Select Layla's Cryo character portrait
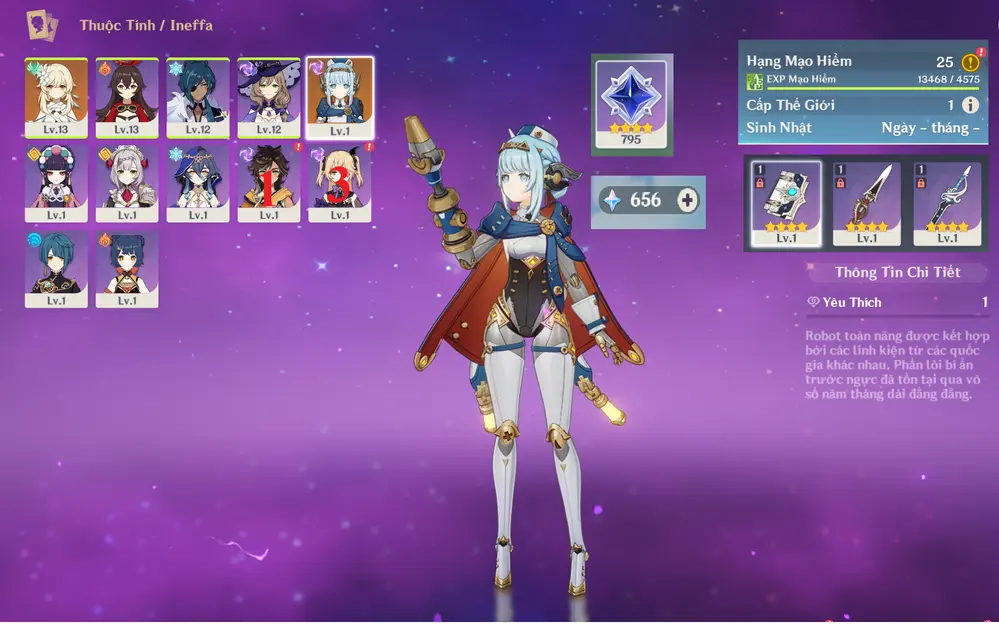Screen dimensions: 999x624 [198, 182]
